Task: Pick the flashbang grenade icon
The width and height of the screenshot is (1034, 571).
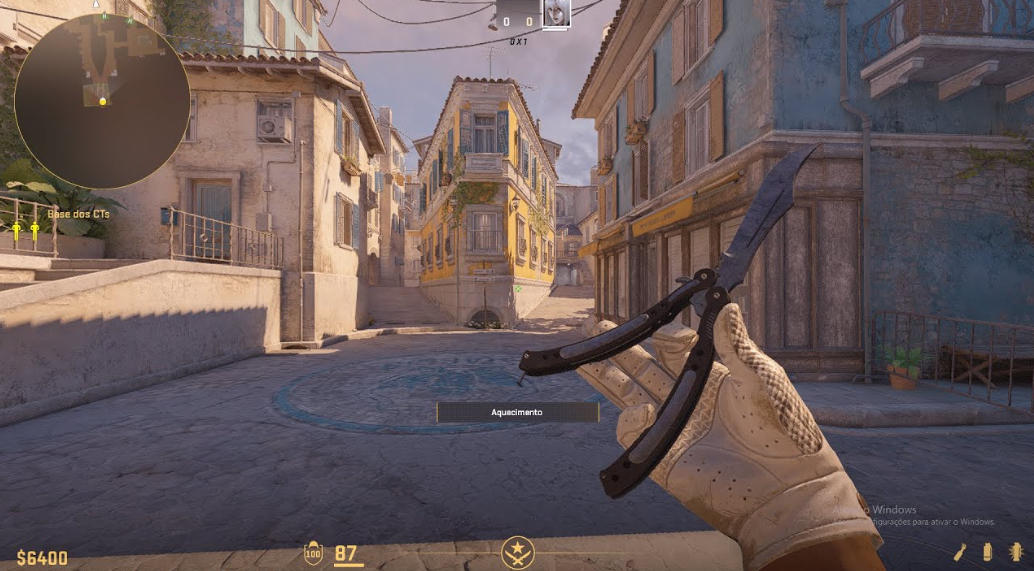Action: pyautogui.click(x=1016, y=552)
